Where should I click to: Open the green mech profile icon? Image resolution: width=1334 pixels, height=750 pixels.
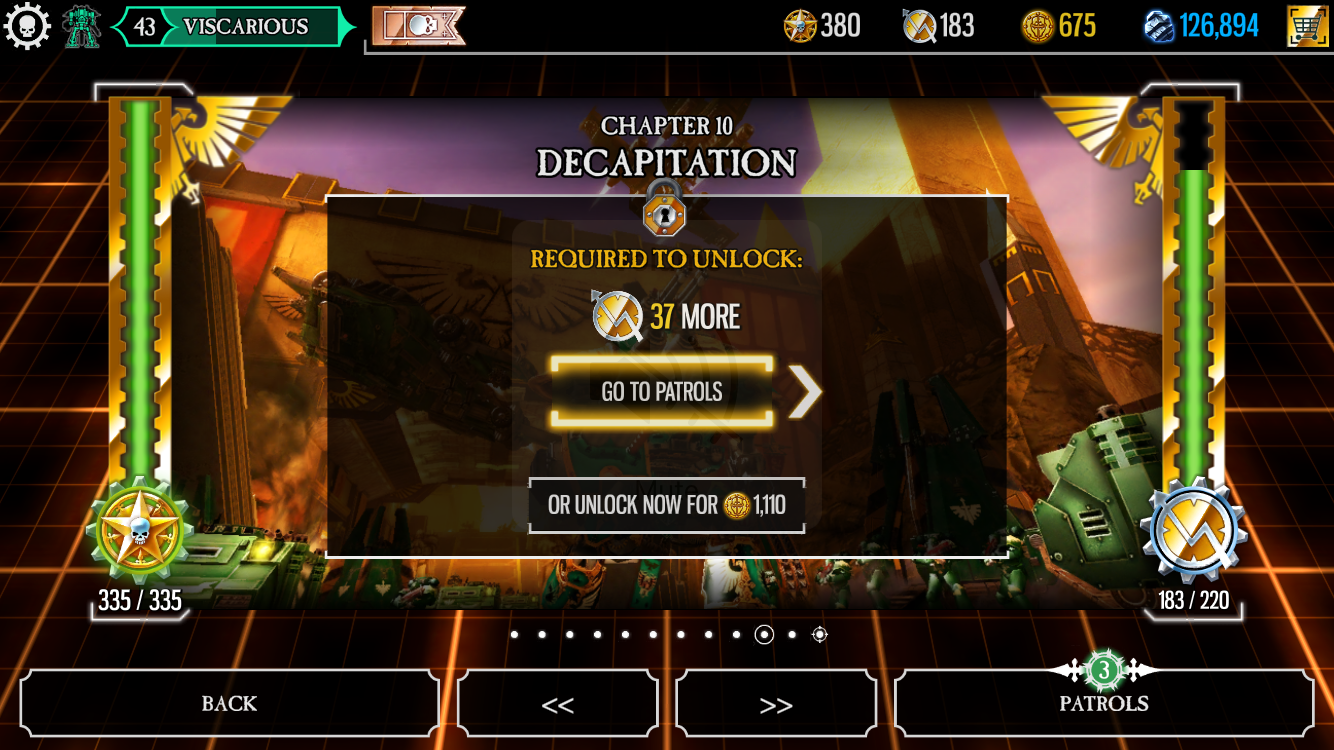81,26
